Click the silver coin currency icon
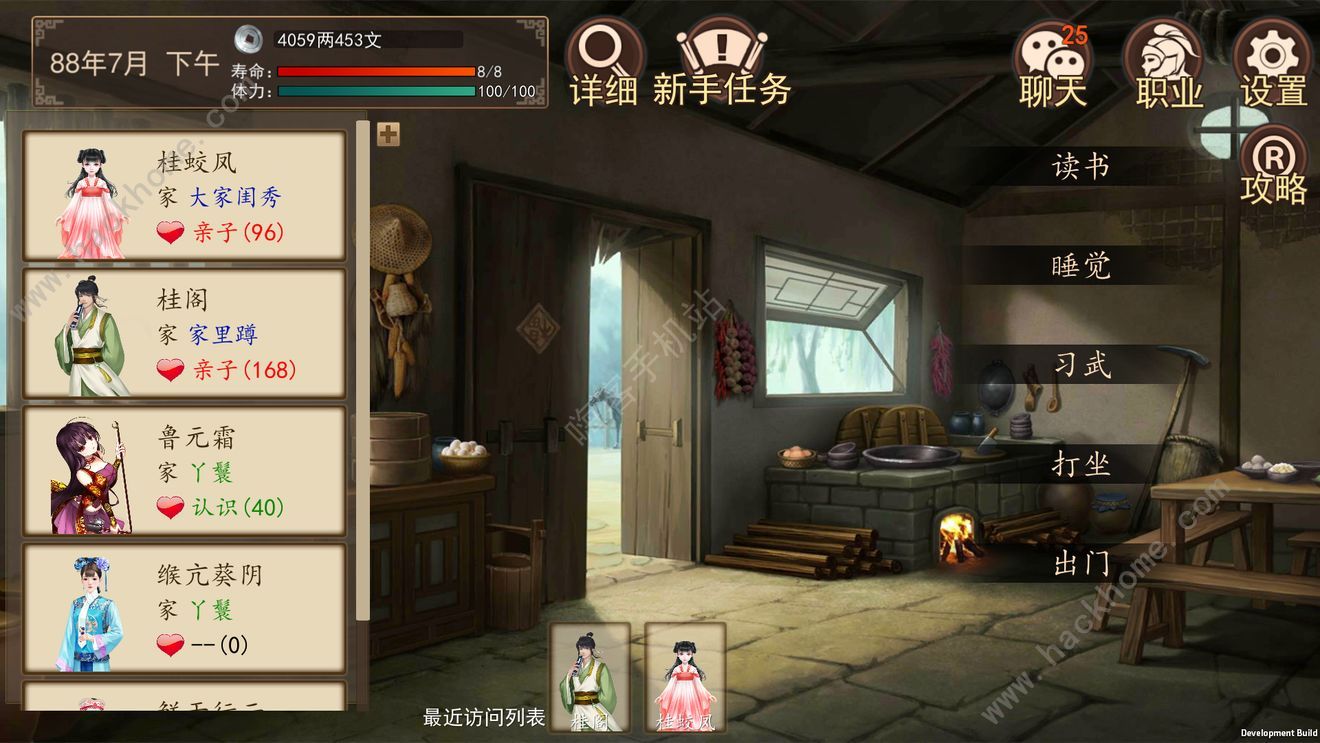This screenshot has height=743, width=1320. tap(249, 39)
